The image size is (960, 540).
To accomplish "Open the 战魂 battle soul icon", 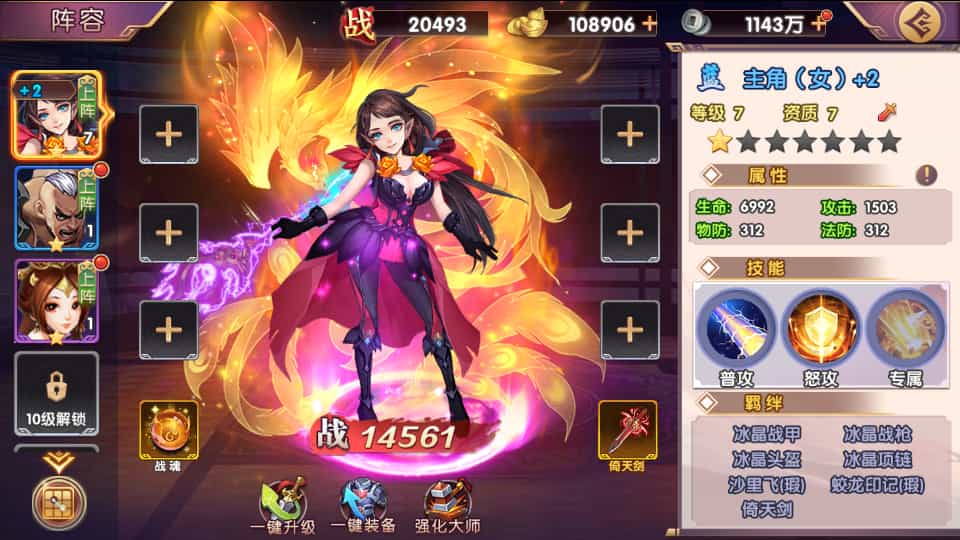I will coord(169,431).
